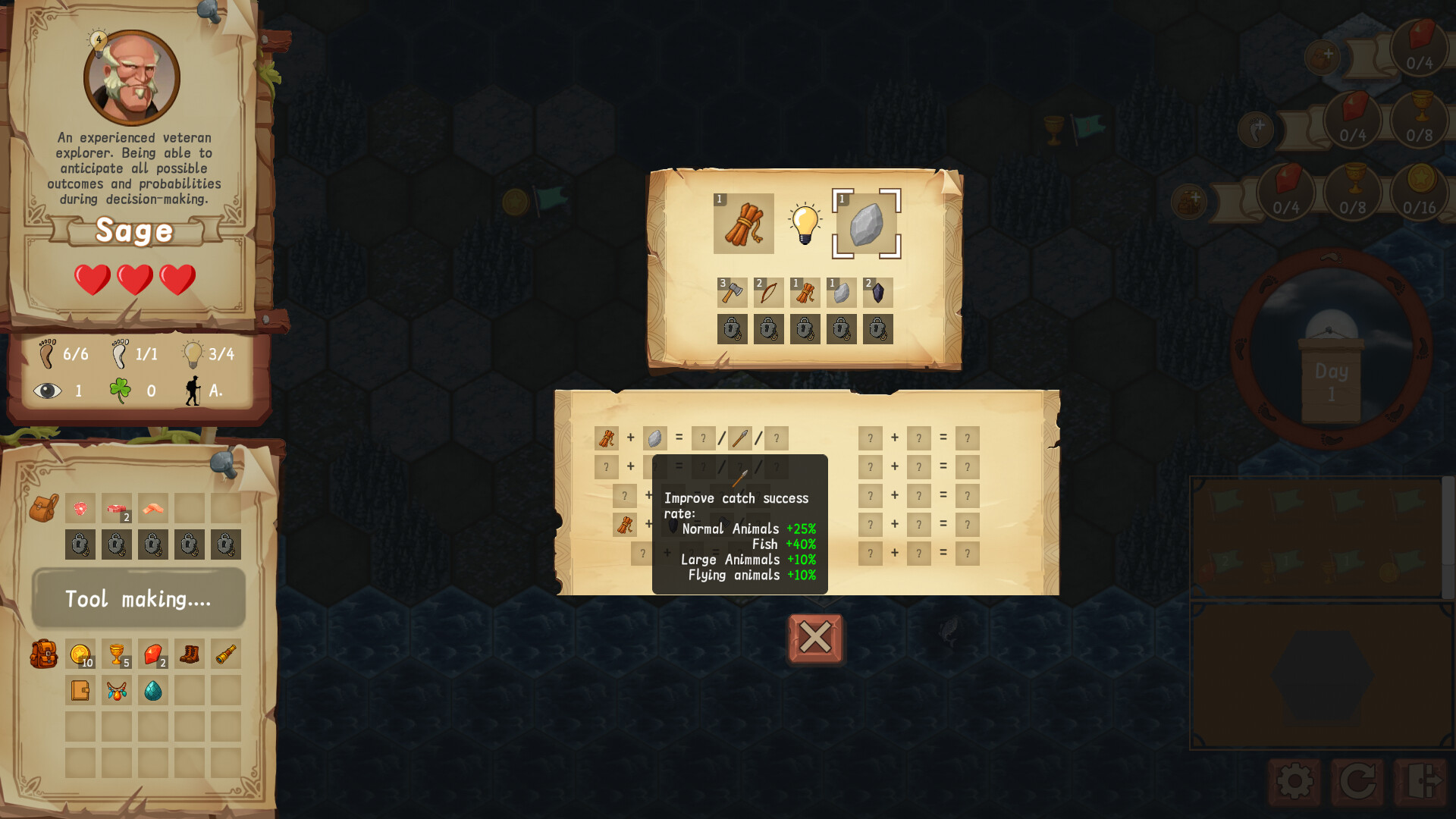Screen dimensions: 1456x819
Task: Select the spyglass in the backpack inventory
Action: [x=226, y=653]
